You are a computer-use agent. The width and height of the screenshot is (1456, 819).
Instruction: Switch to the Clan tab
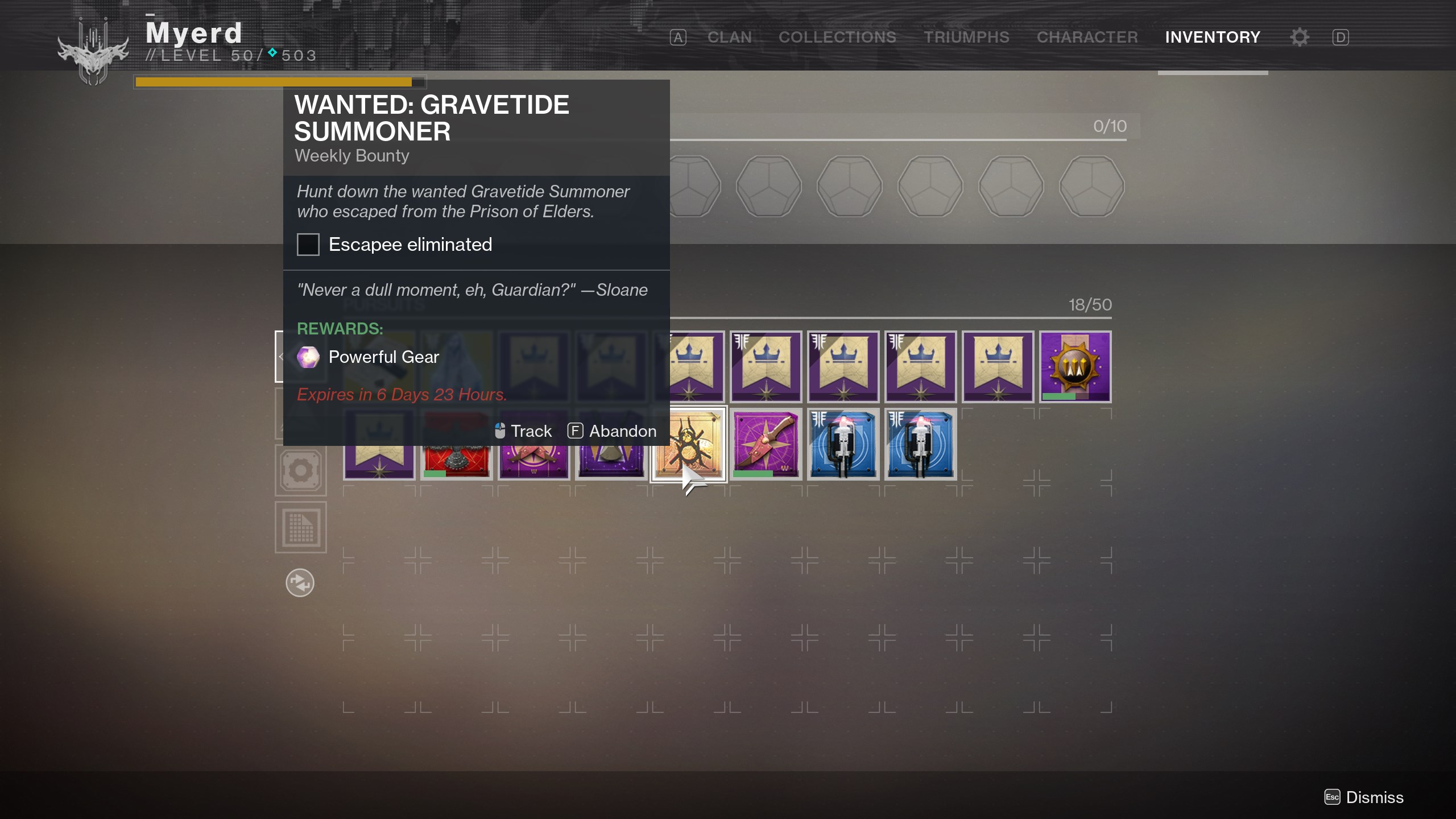(x=729, y=38)
